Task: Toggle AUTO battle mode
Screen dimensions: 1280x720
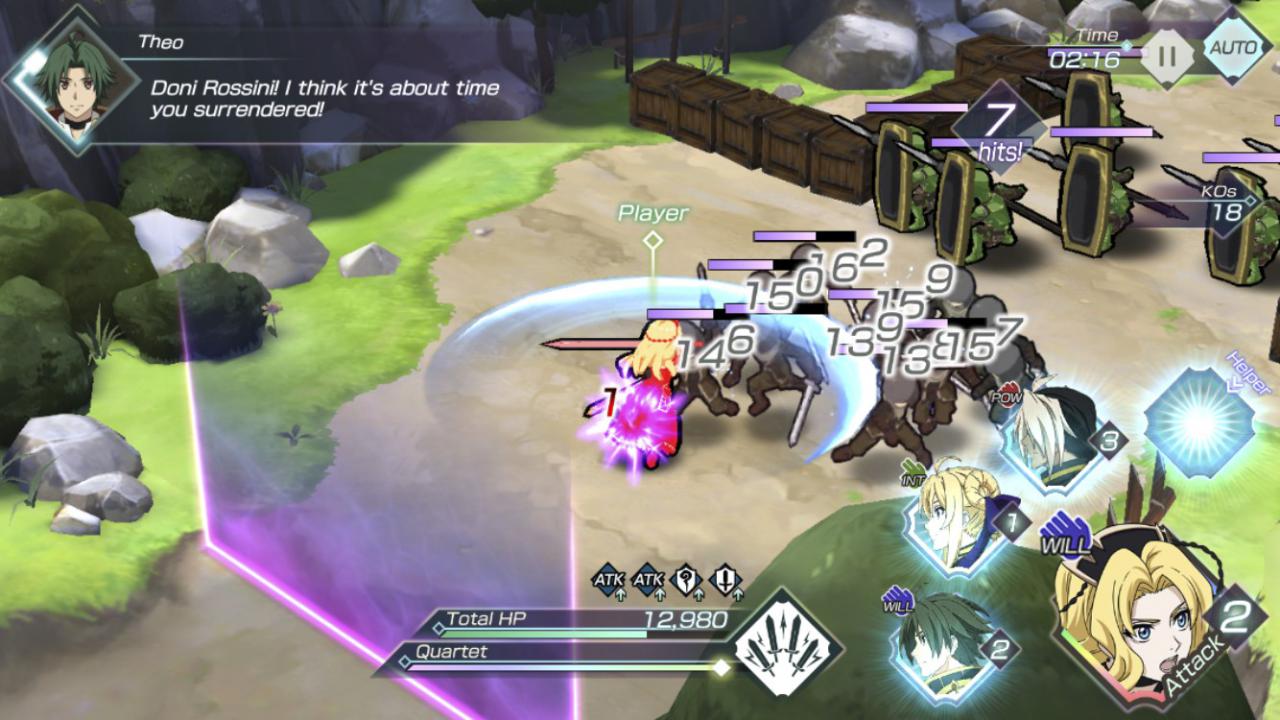Action: click(x=1235, y=47)
